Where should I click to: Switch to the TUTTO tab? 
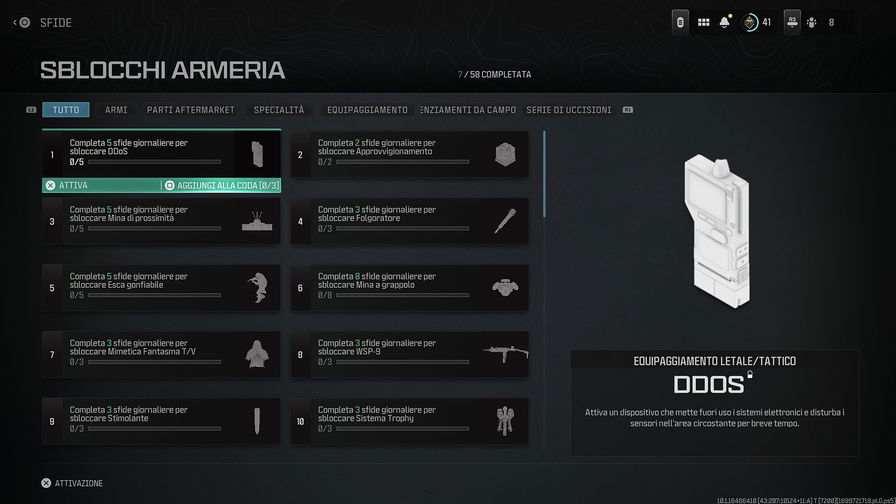point(65,110)
